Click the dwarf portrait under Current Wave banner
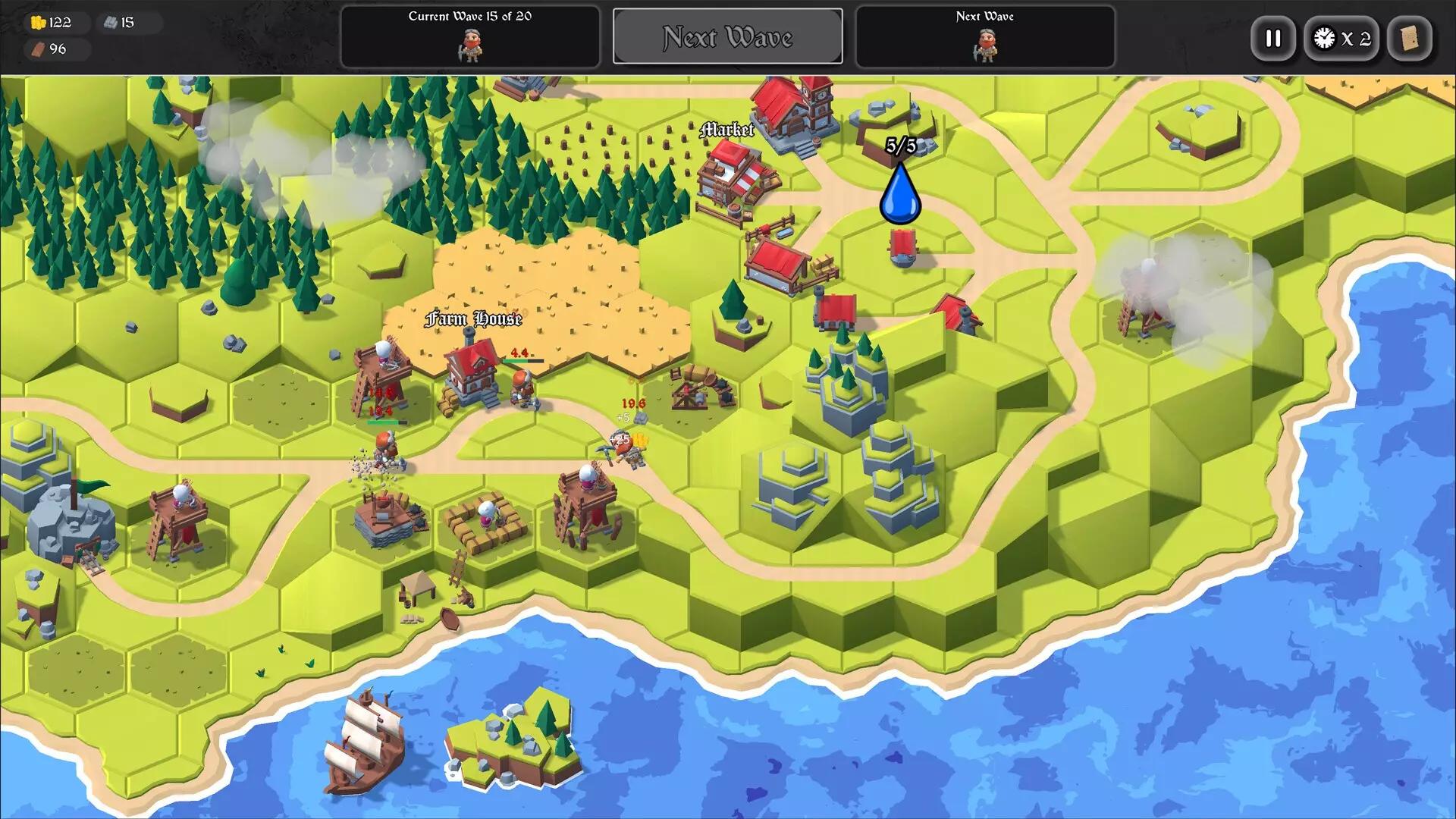The width and height of the screenshot is (1456, 819). click(x=470, y=45)
